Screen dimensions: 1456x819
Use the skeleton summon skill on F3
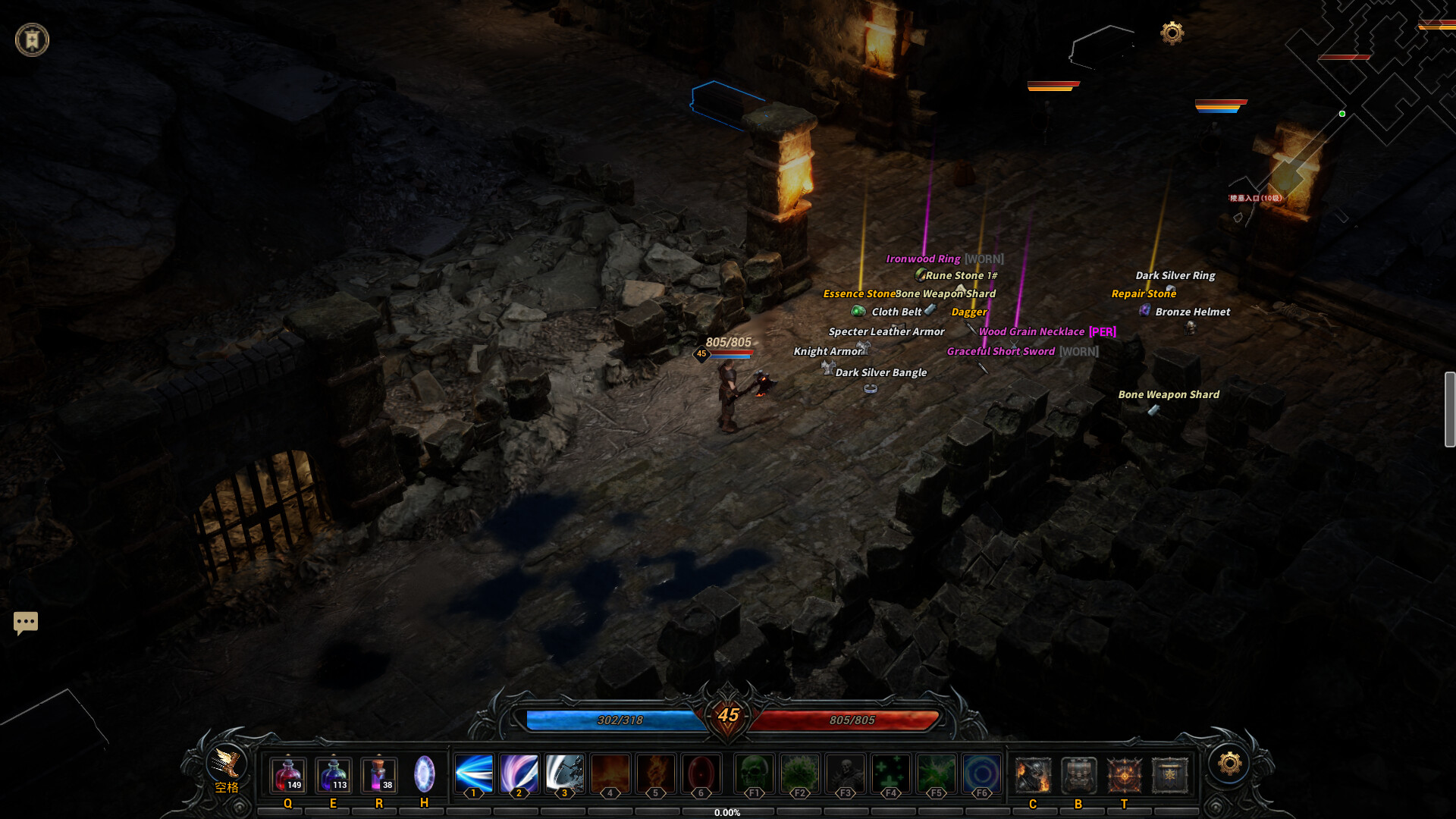[x=844, y=773]
